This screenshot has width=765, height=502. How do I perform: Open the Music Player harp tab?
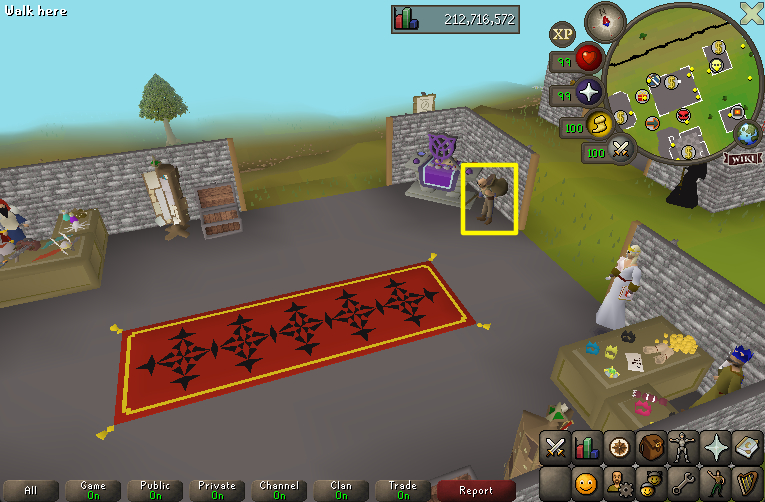click(747, 484)
